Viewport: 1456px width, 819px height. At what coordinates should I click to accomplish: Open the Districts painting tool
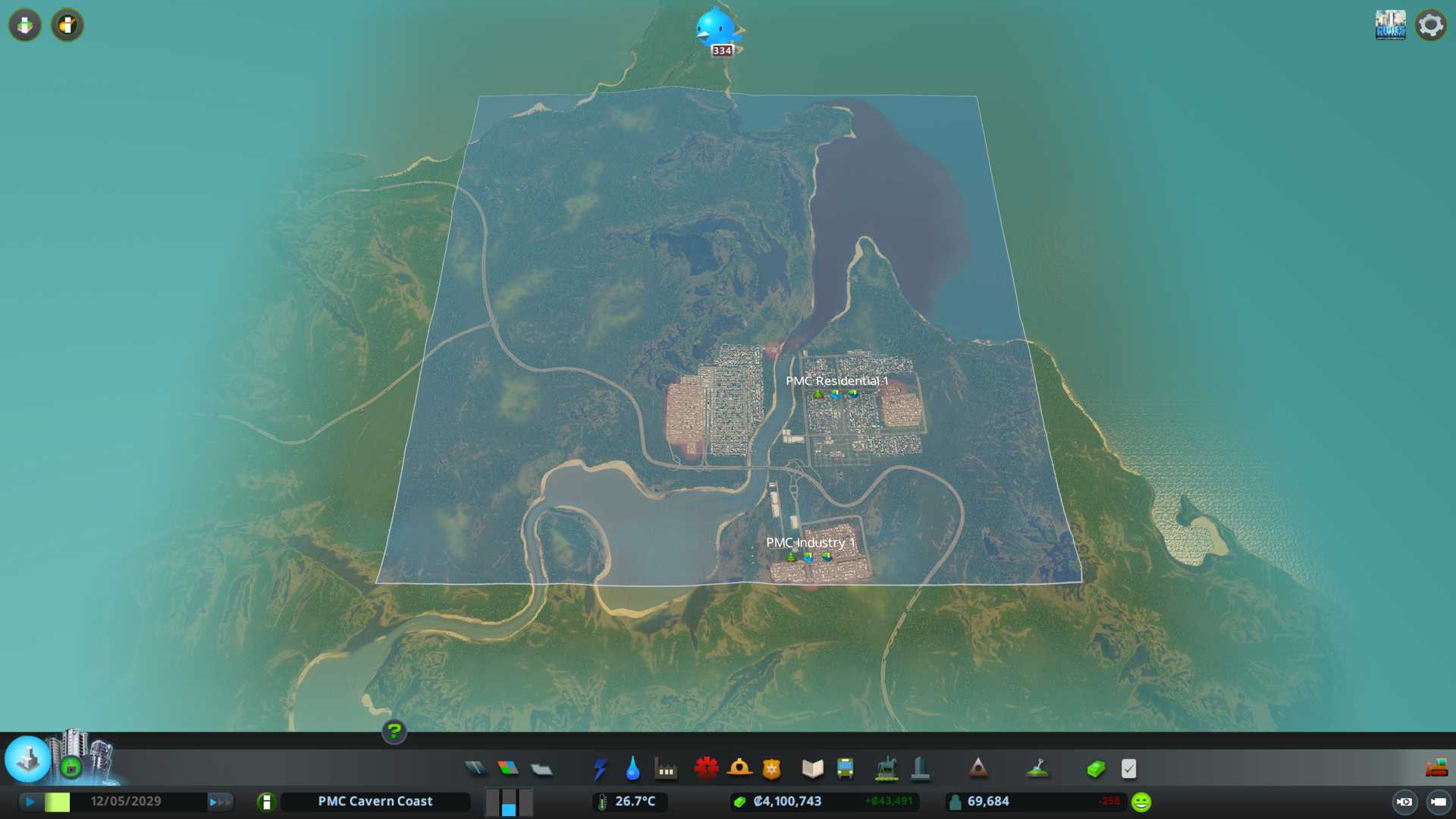(541, 769)
